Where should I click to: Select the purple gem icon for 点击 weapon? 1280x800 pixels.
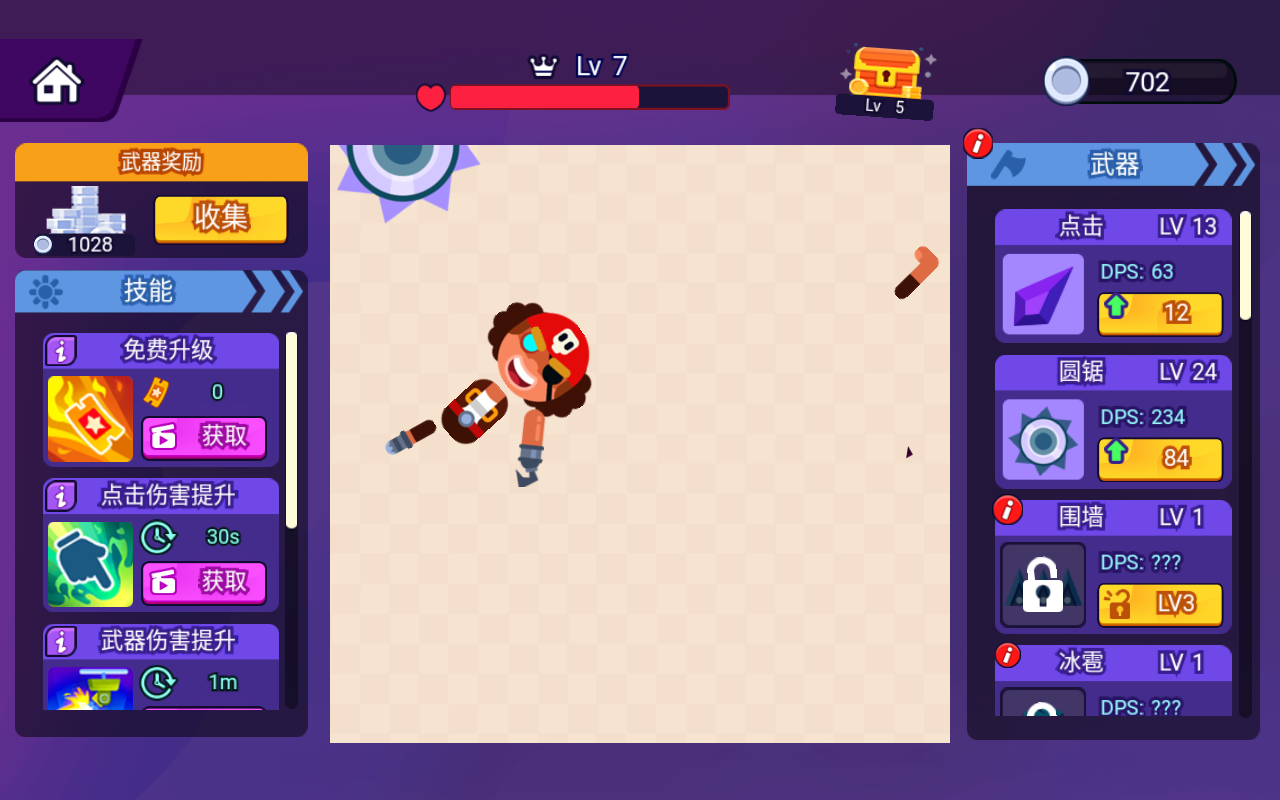(1042, 296)
